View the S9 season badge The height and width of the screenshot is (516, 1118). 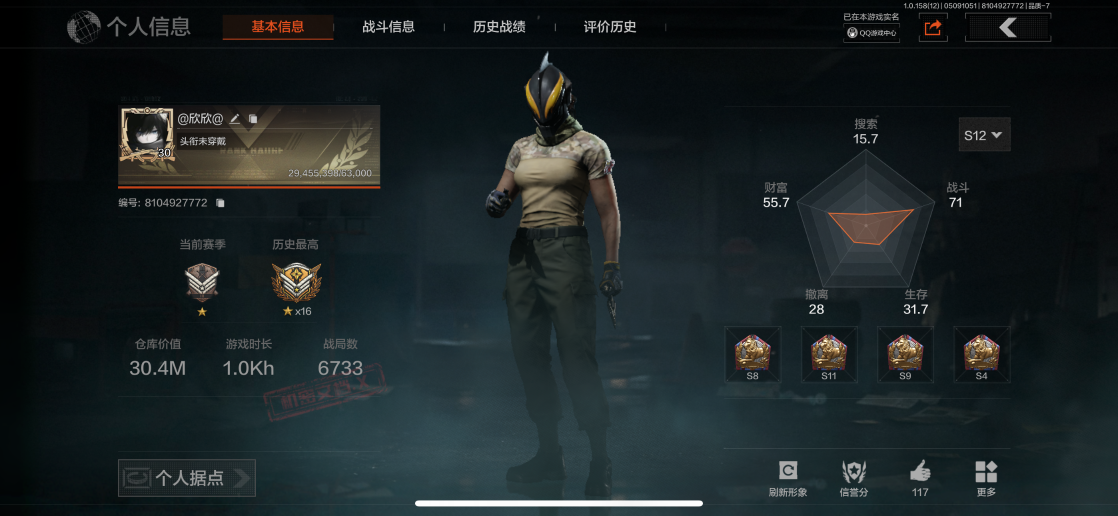click(905, 354)
